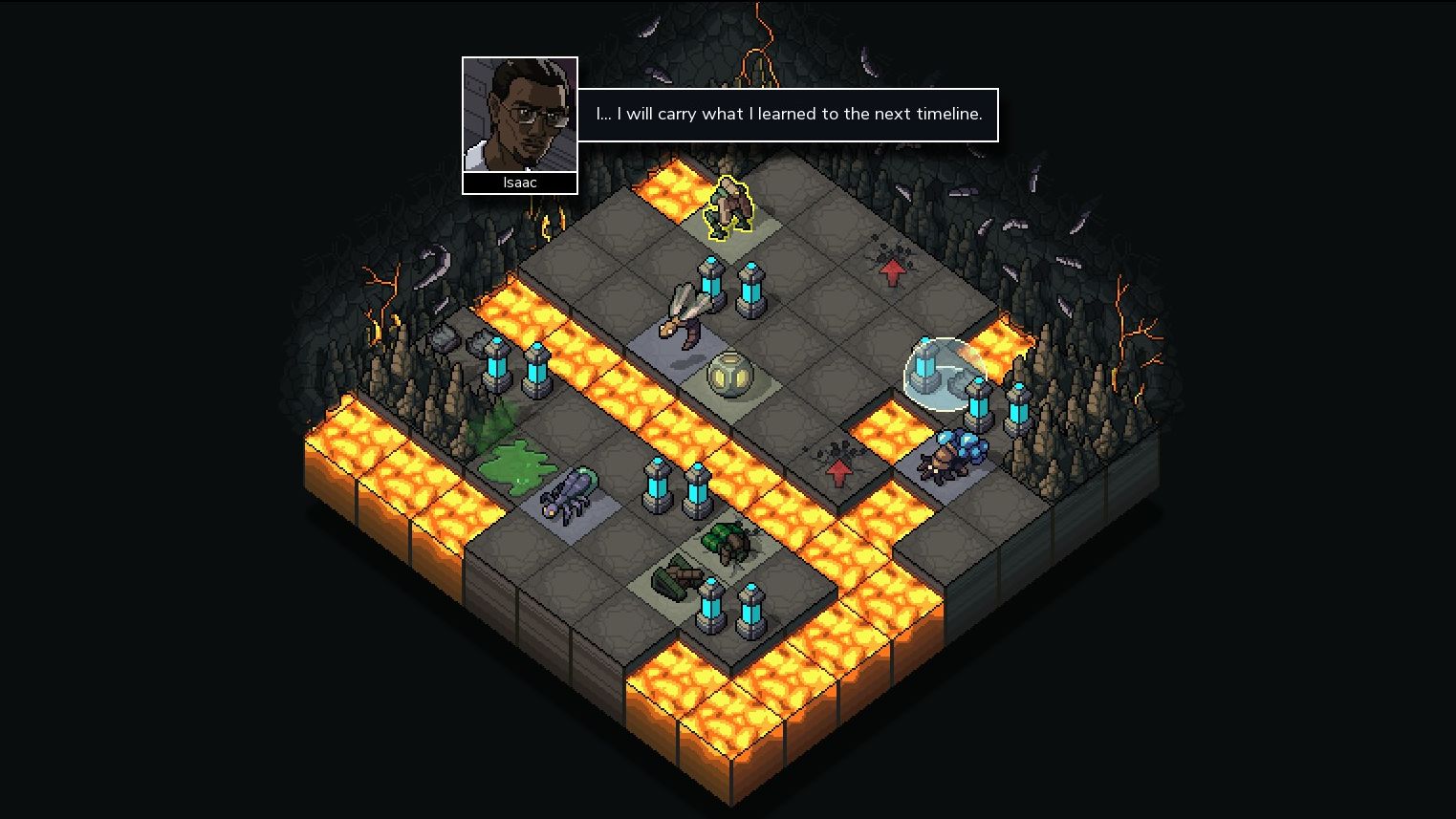Open Isaac's character portrait

coord(520,115)
